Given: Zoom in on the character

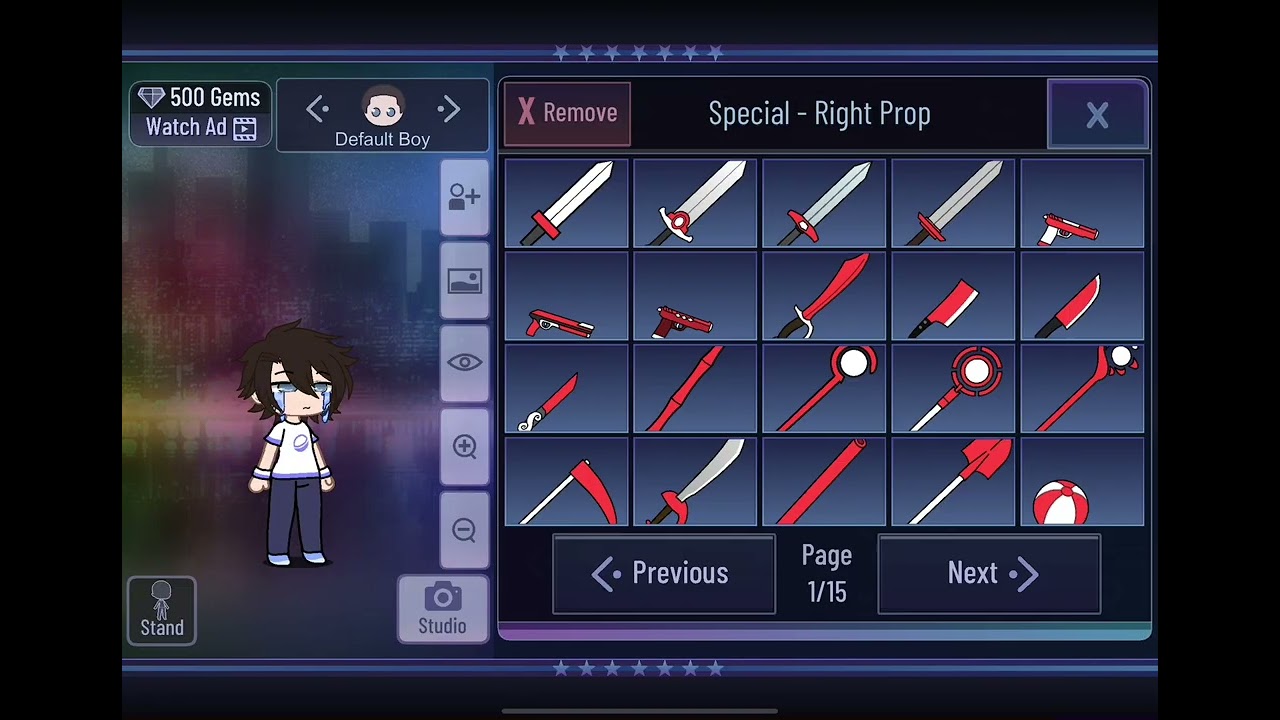Looking at the screenshot, I should (x=464, y=447).
